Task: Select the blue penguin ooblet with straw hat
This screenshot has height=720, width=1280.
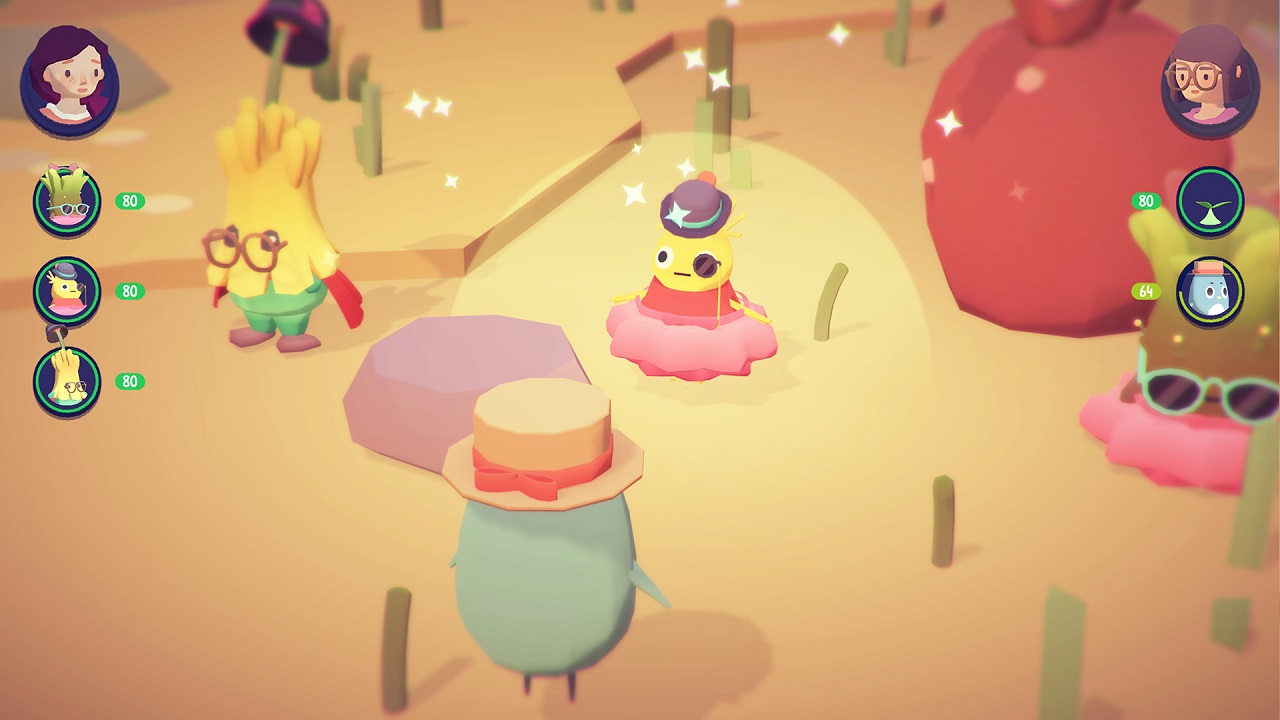Action: pyautogui.click(x=1210, y=291)
